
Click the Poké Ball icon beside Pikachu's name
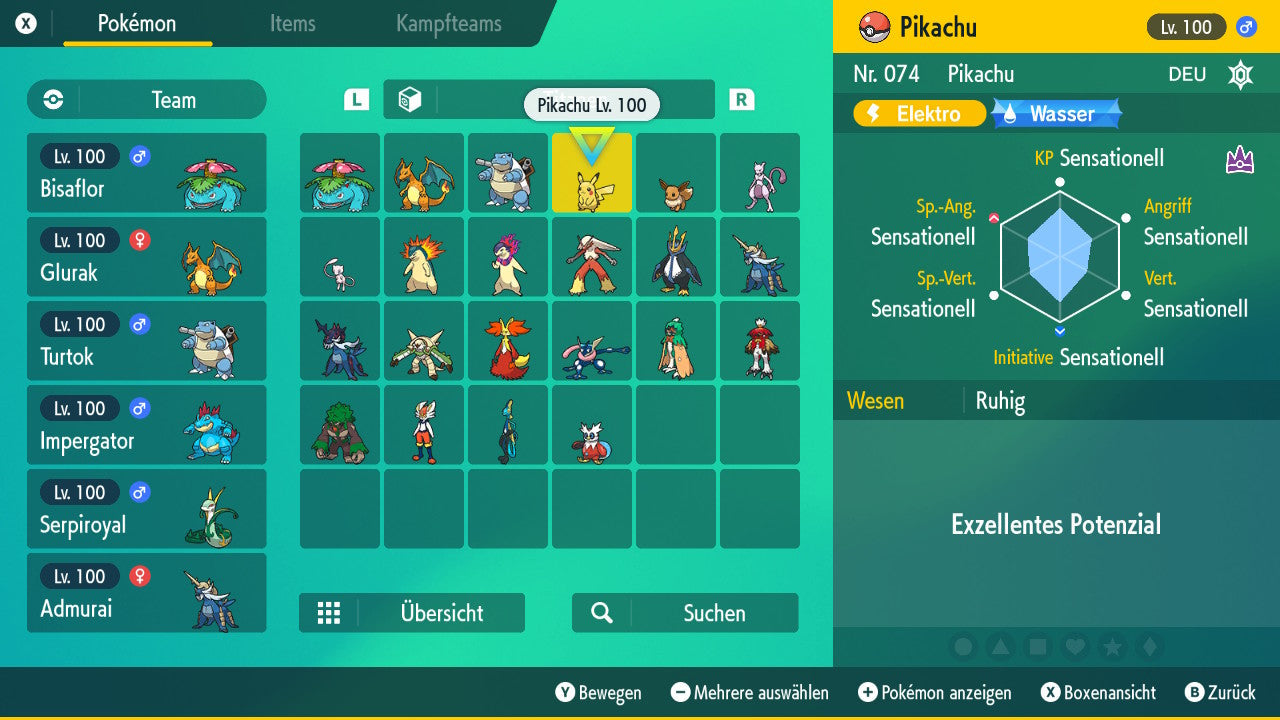pyautogui.click(x=874, y=27)
